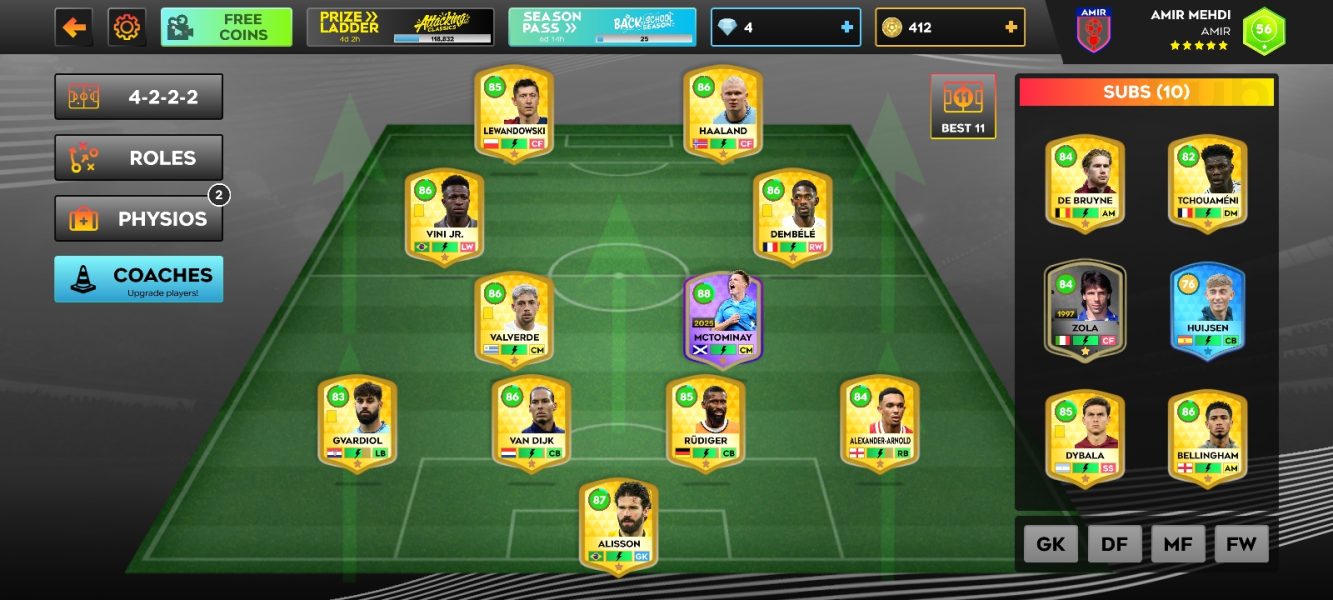Open the Season Pass banner
The height and width of the screenshot is (600, 1333).
tap(602, 27)
